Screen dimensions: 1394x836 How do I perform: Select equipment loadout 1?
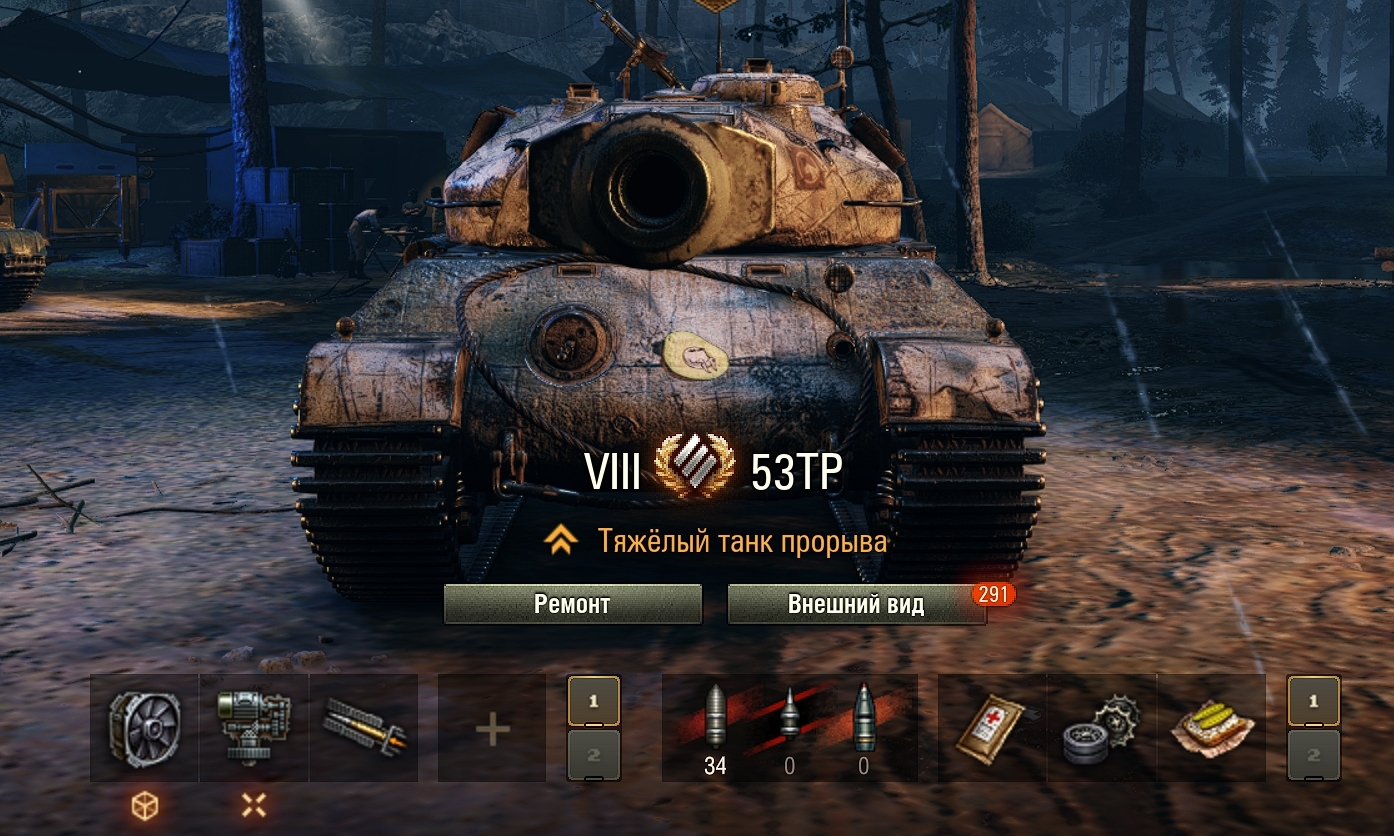coord(594,701)
